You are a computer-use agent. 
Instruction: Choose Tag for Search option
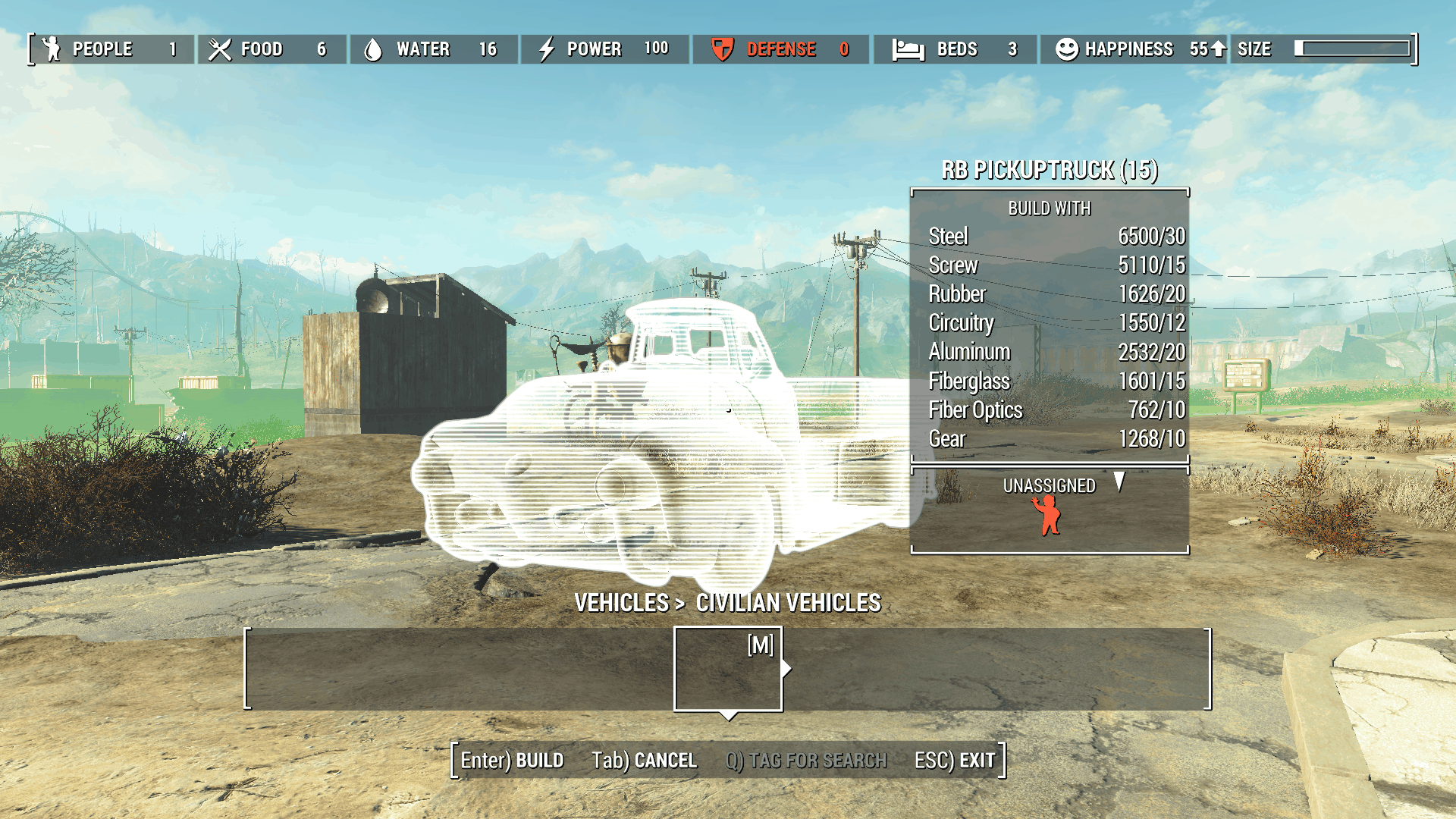pos(806,760)
